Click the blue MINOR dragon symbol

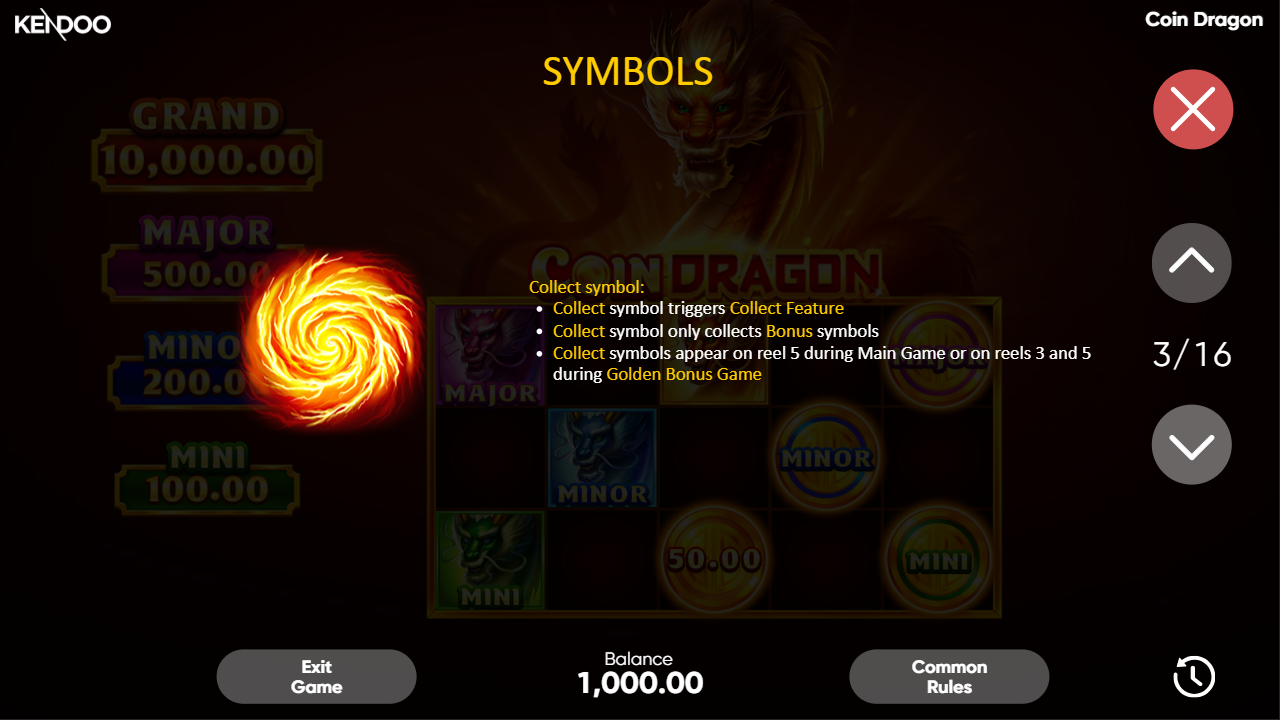point(602,458)
